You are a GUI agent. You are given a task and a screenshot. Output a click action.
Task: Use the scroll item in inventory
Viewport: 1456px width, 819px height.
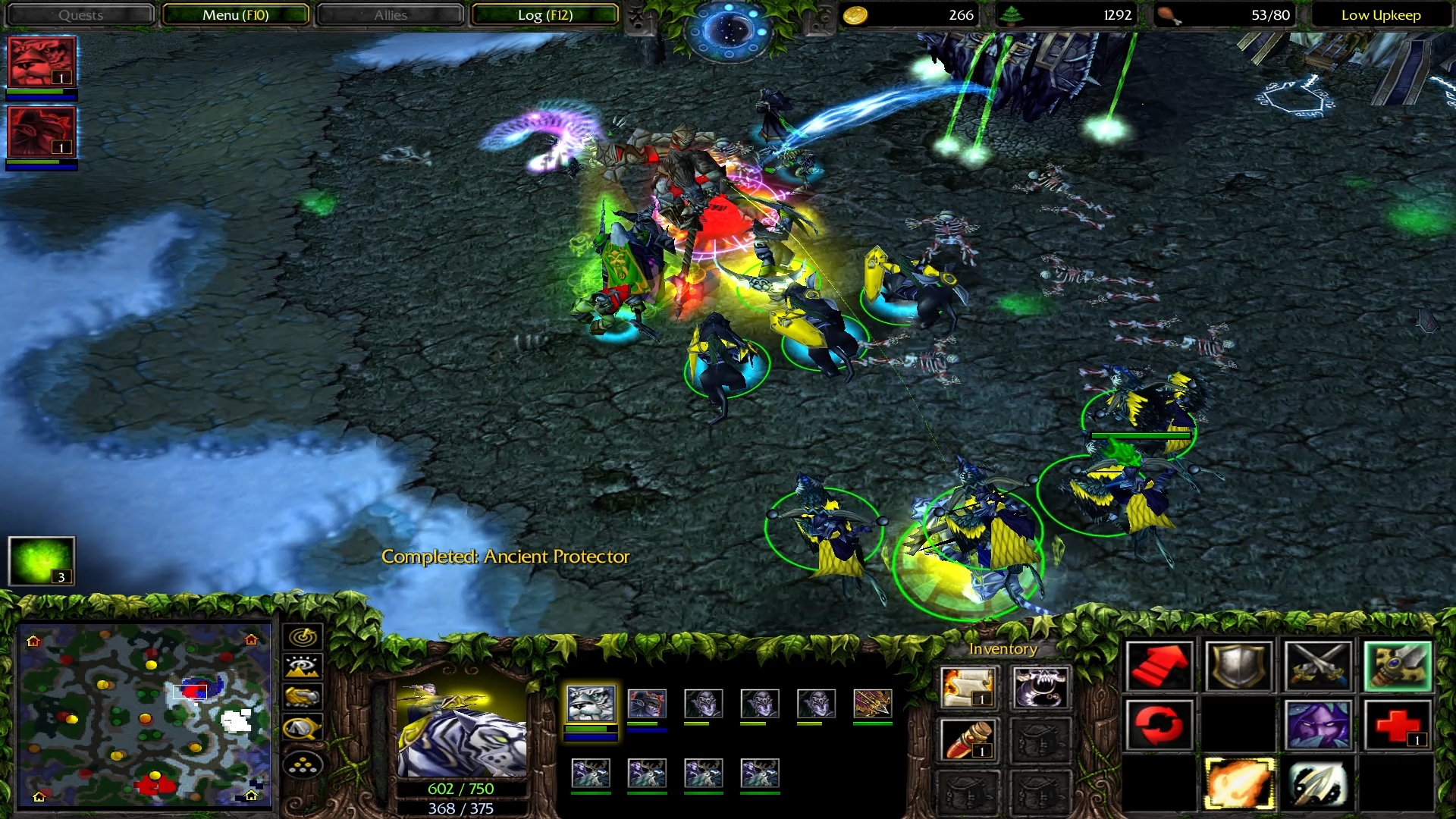pyautogui.click(x=968, y=687)
